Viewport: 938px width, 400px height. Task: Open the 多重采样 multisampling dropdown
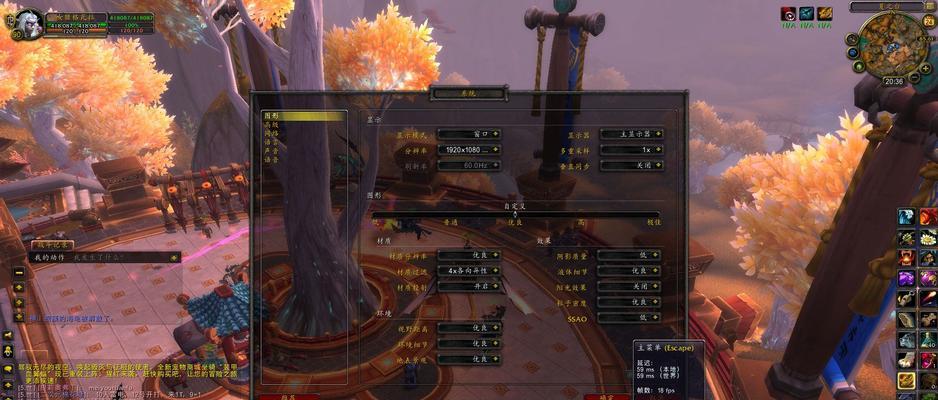pyautogui.click(x=632, y=149)
